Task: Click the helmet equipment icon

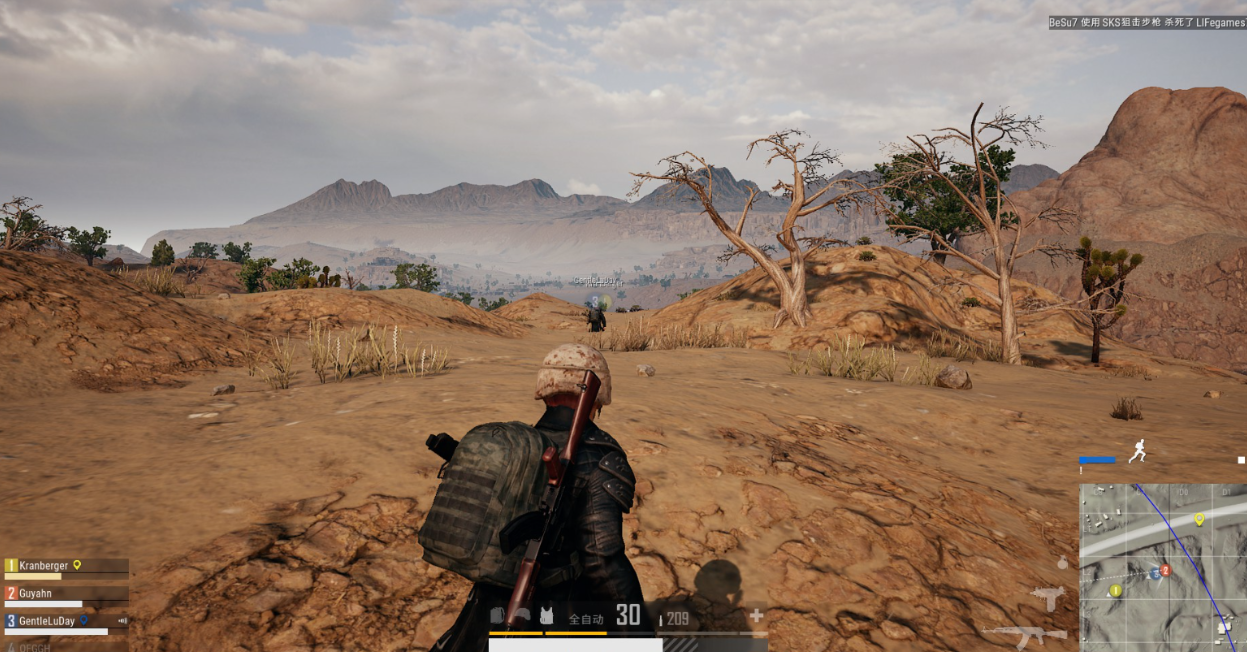Action: pos(522,616)
